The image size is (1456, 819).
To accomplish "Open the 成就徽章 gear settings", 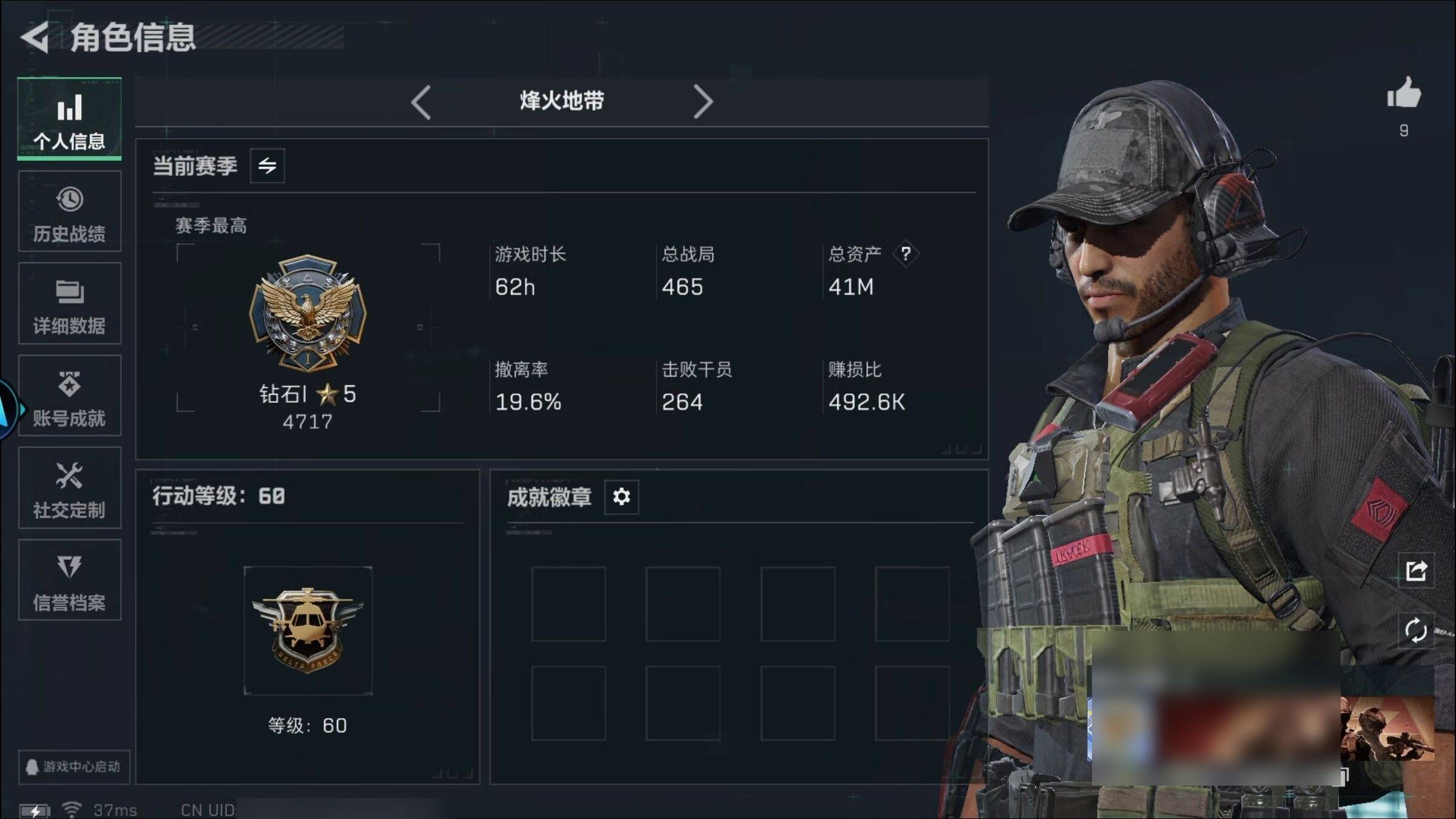I will click(621, 497).
